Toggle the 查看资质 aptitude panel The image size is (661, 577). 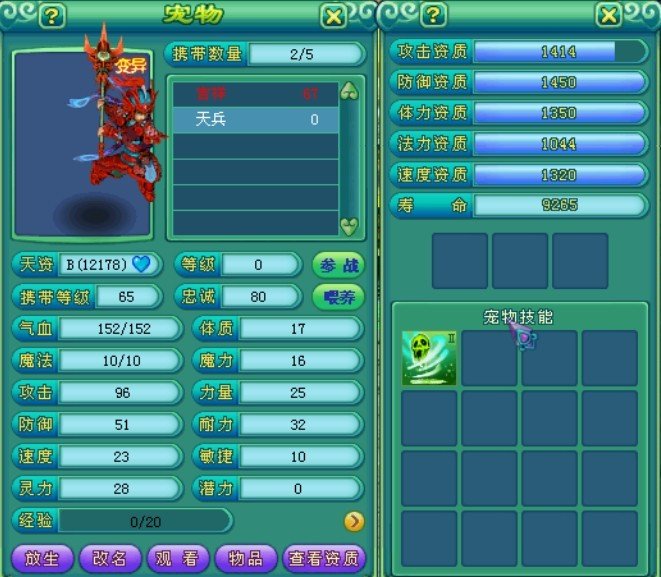(323, 559)
